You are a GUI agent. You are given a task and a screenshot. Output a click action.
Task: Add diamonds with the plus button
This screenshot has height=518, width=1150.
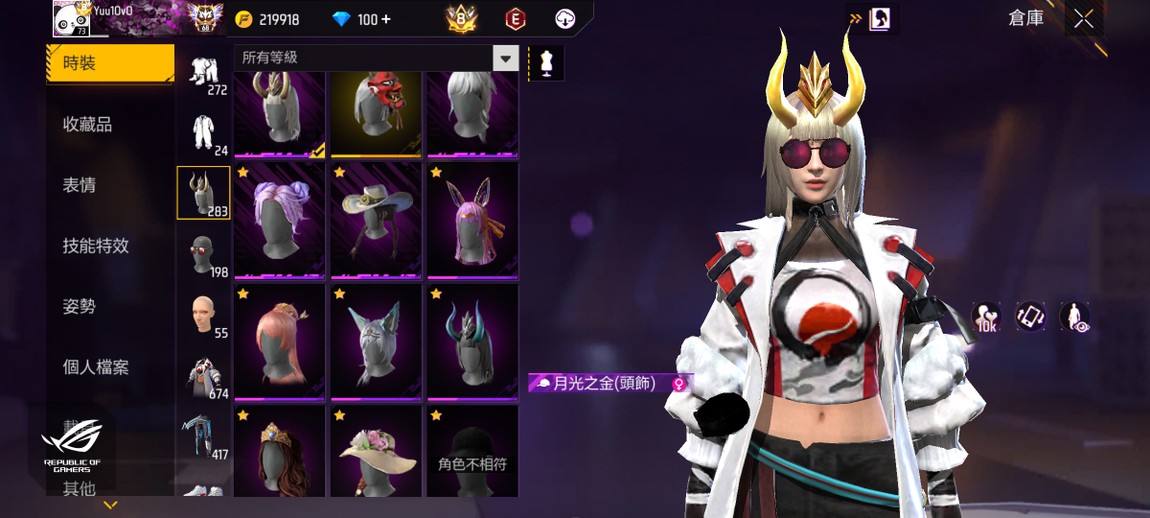(386, 20)
